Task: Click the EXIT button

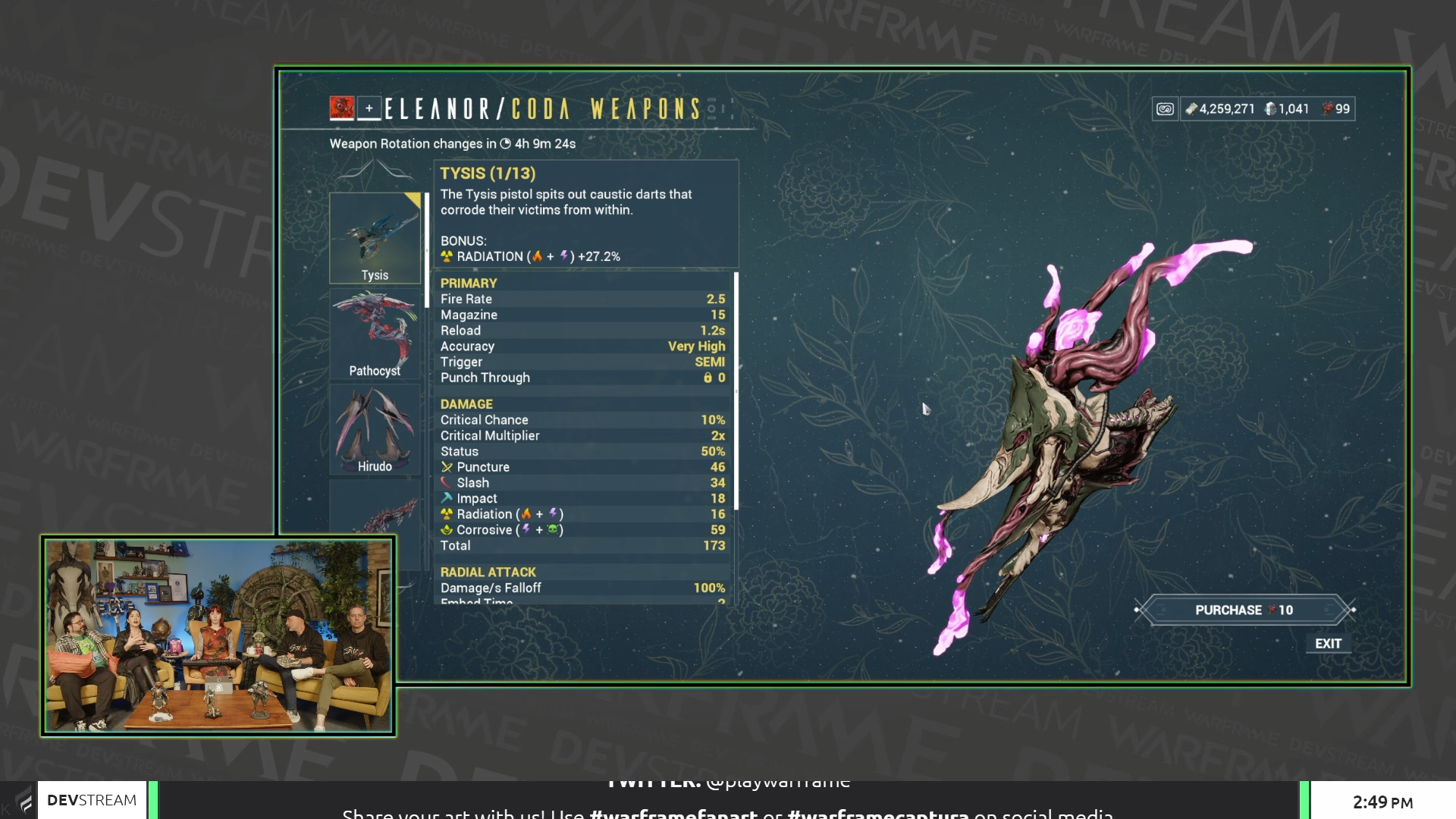Action: pyautogui.click(x=1329, y=644)
